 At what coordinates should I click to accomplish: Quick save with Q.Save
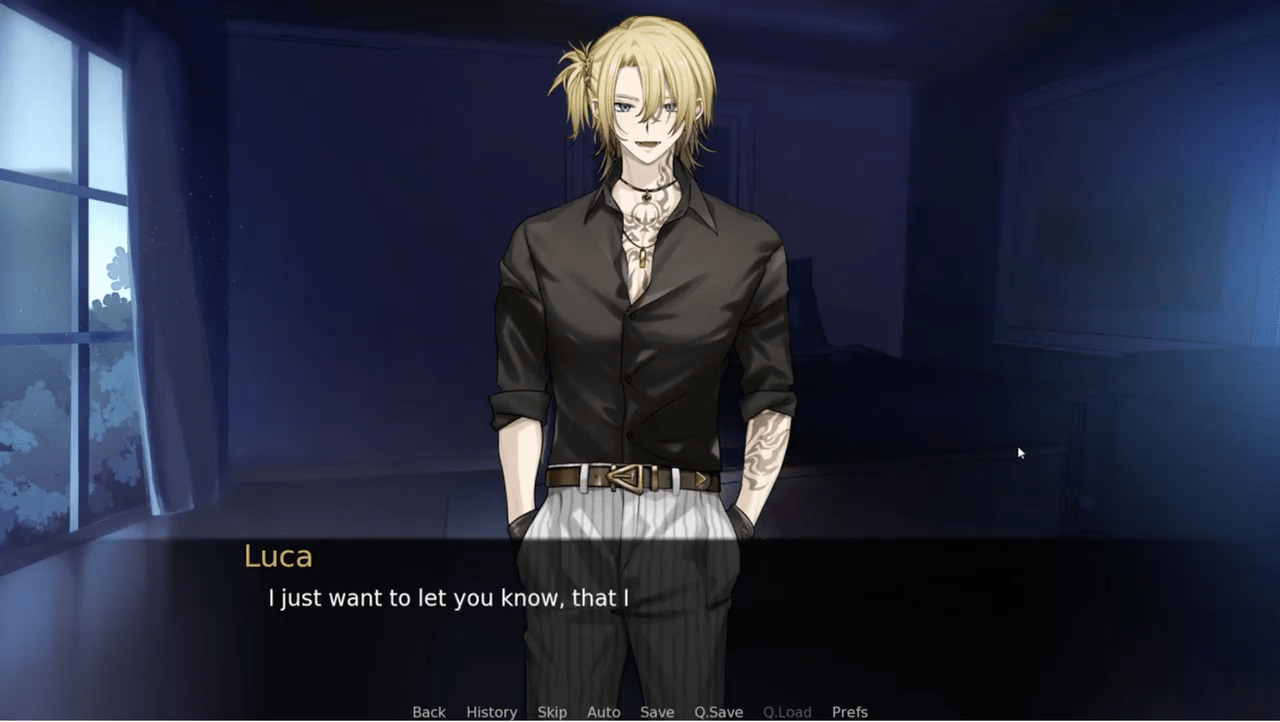coord(719,712)
